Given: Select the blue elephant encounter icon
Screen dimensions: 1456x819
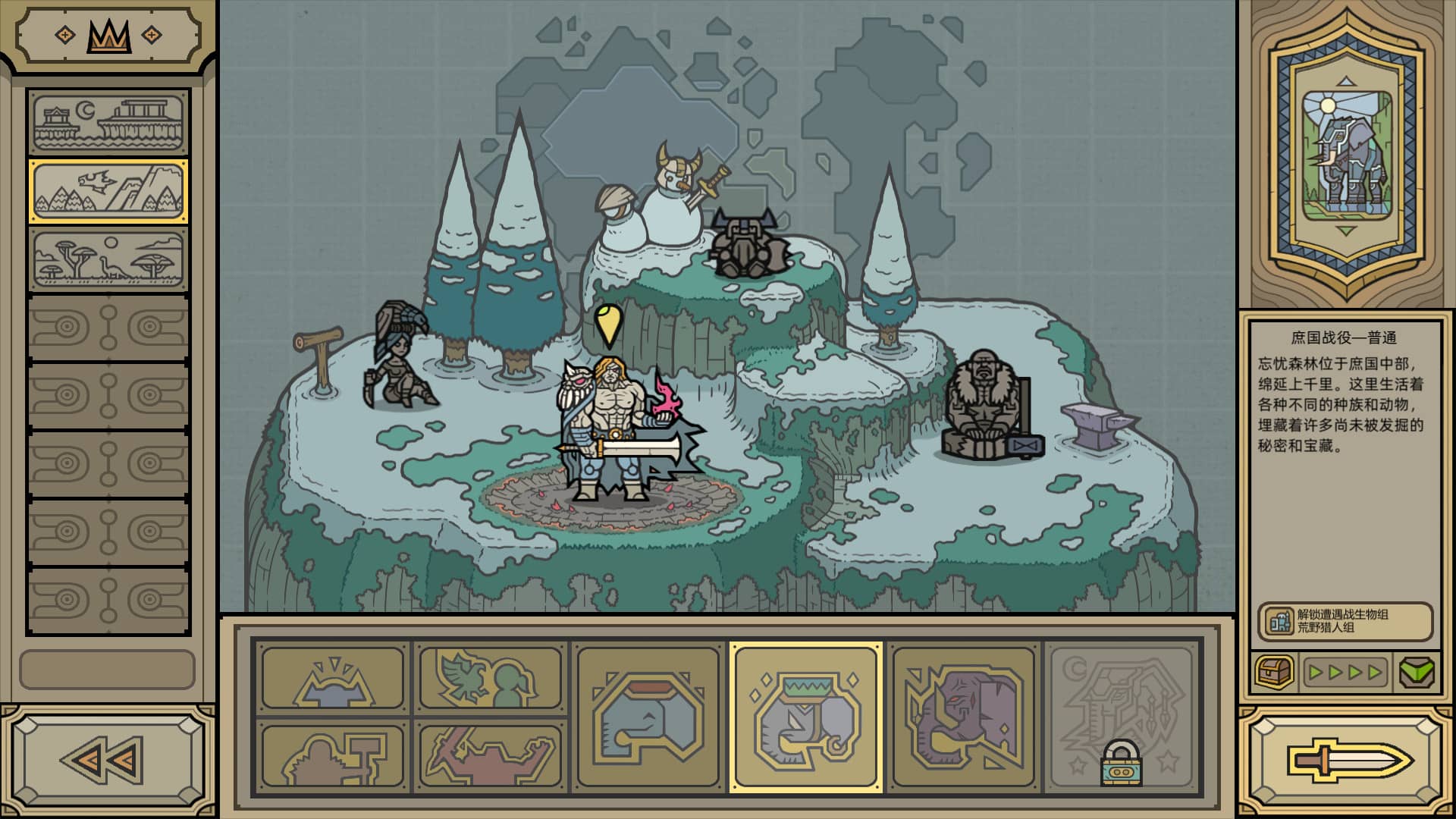Looking at the screenshot, I should pos(648,717).
